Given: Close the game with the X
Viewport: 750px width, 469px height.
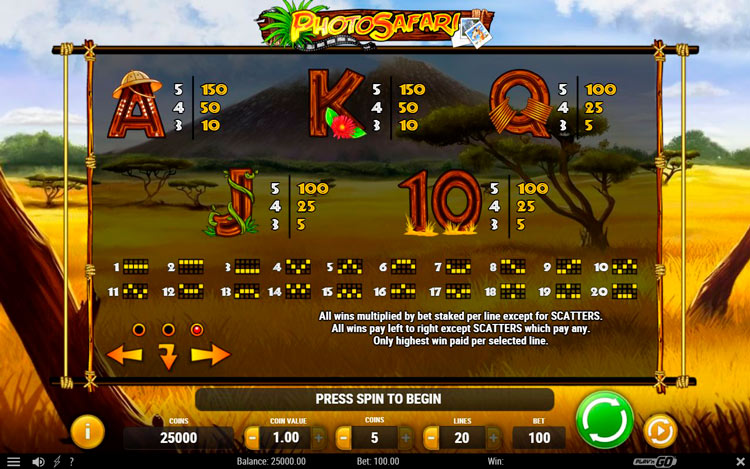Looking at the screenshot, I should [x=738, y=461].
